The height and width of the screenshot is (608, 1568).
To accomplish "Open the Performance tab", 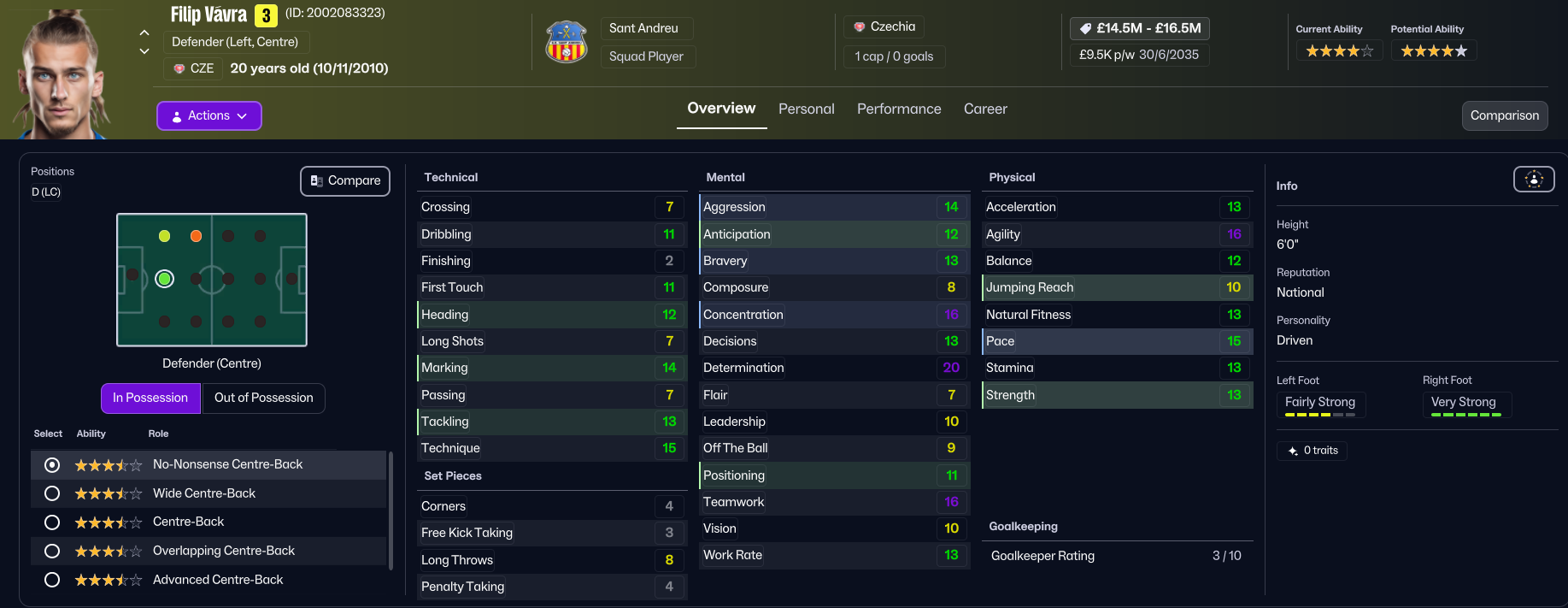I will tap(899, 109).
